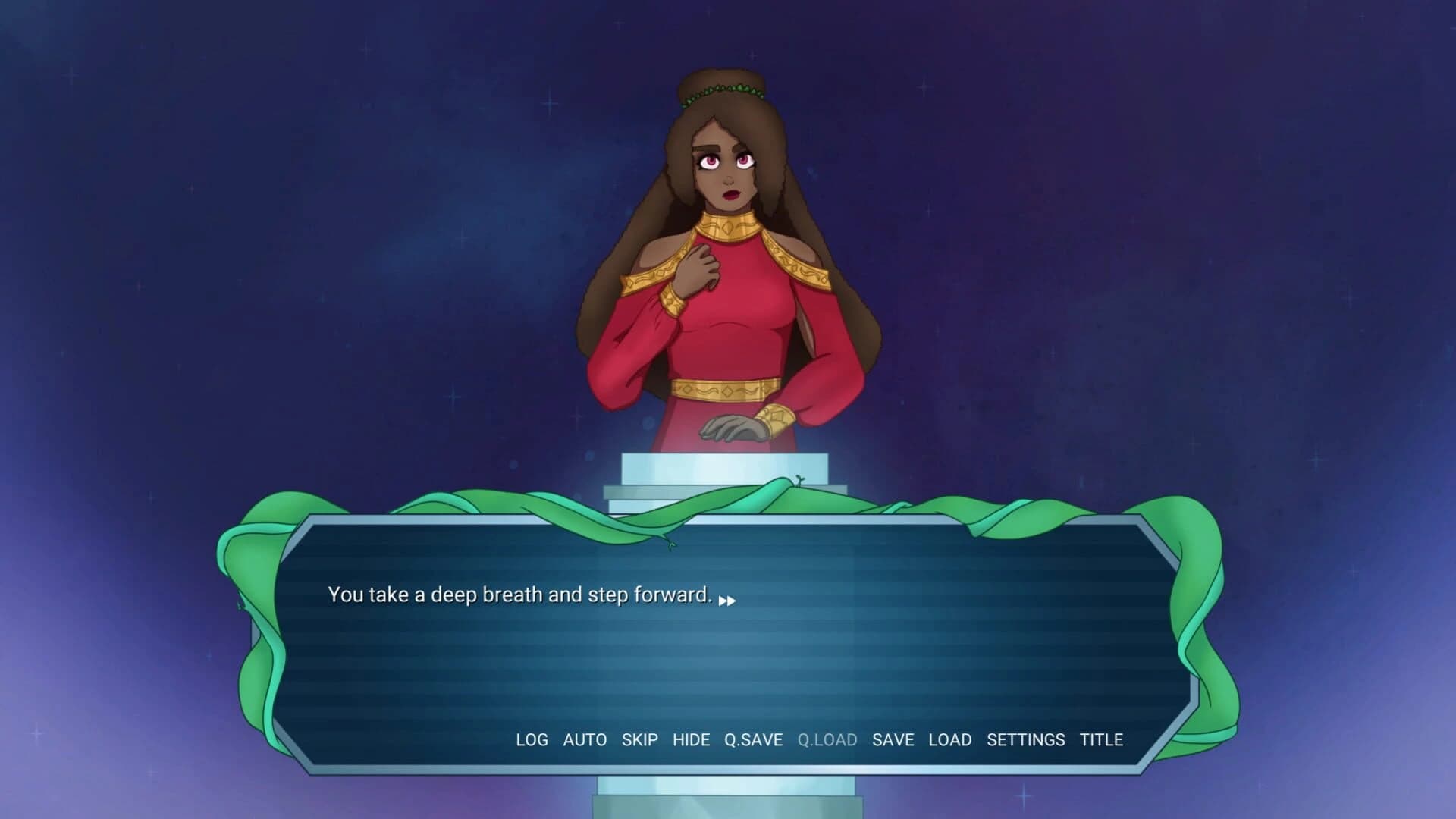The image size is (1456, 819).
Task: Open the SAVE screen
Action: 894,740
